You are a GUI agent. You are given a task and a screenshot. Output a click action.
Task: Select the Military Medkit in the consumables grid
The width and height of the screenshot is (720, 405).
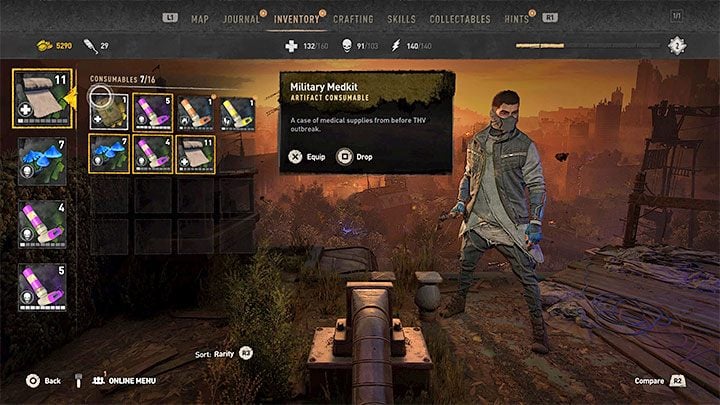pos(109,111)
